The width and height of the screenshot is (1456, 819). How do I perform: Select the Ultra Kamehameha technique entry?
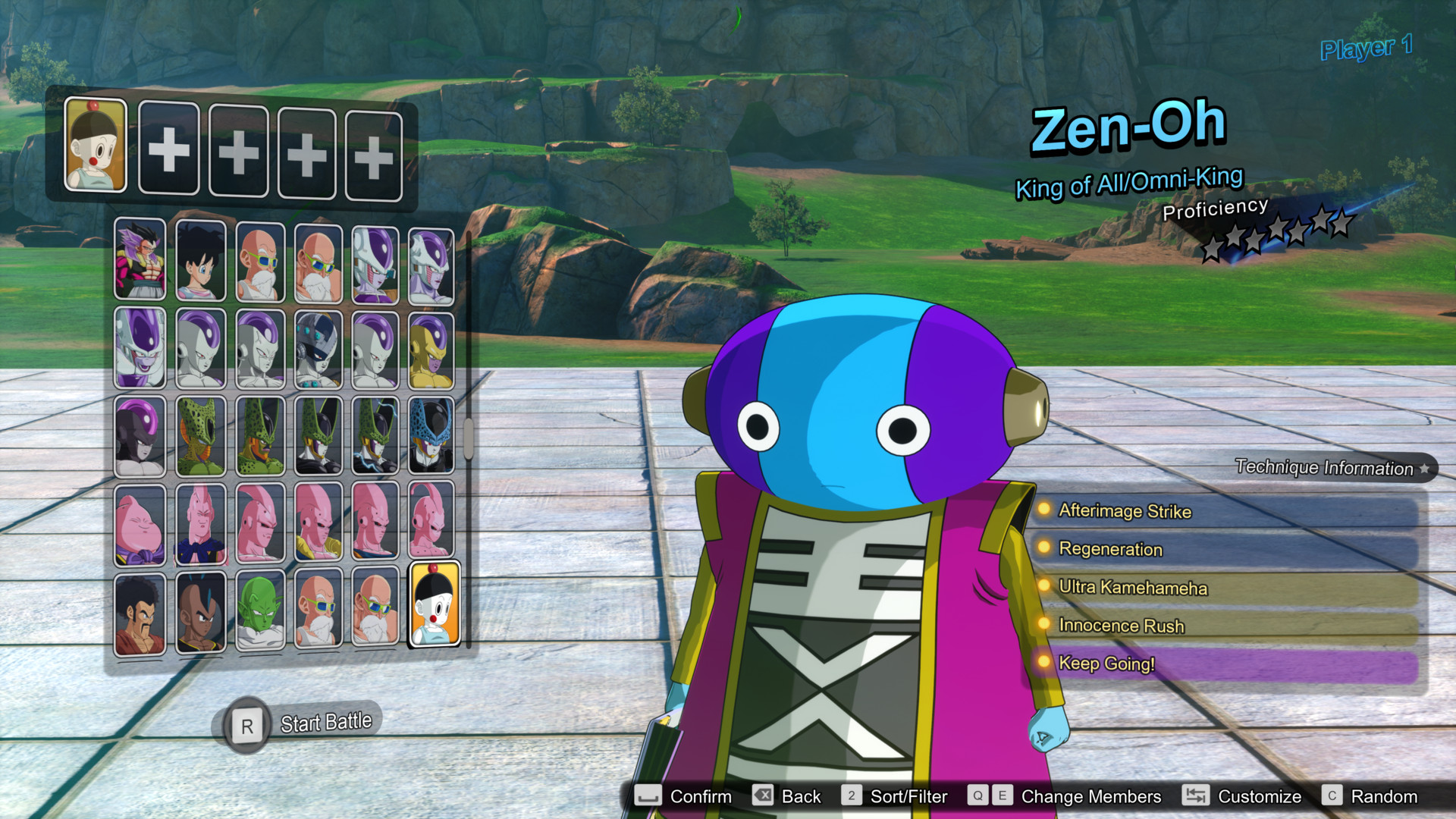(x=1129, y=588)
